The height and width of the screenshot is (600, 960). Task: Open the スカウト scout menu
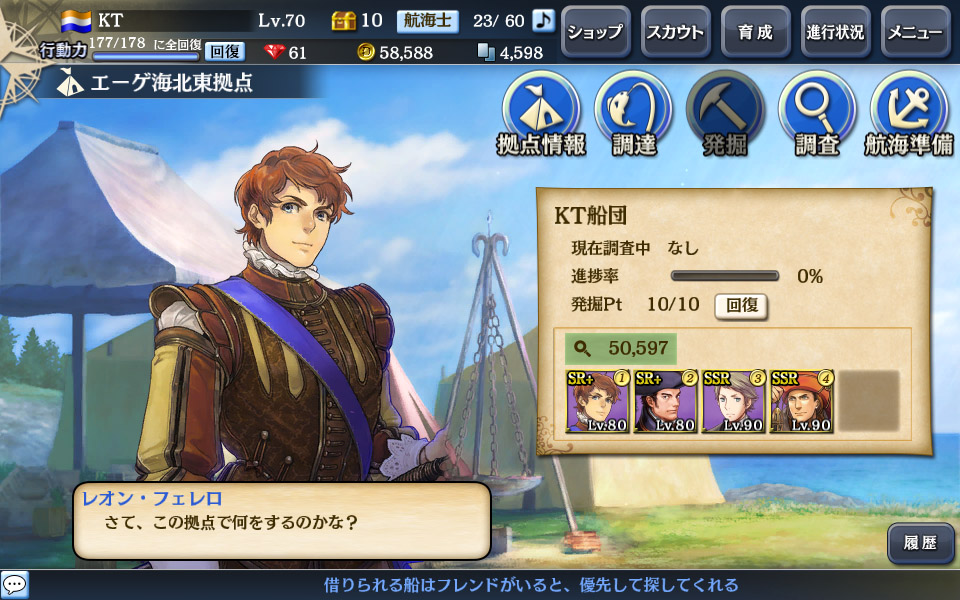coord(674,32)
